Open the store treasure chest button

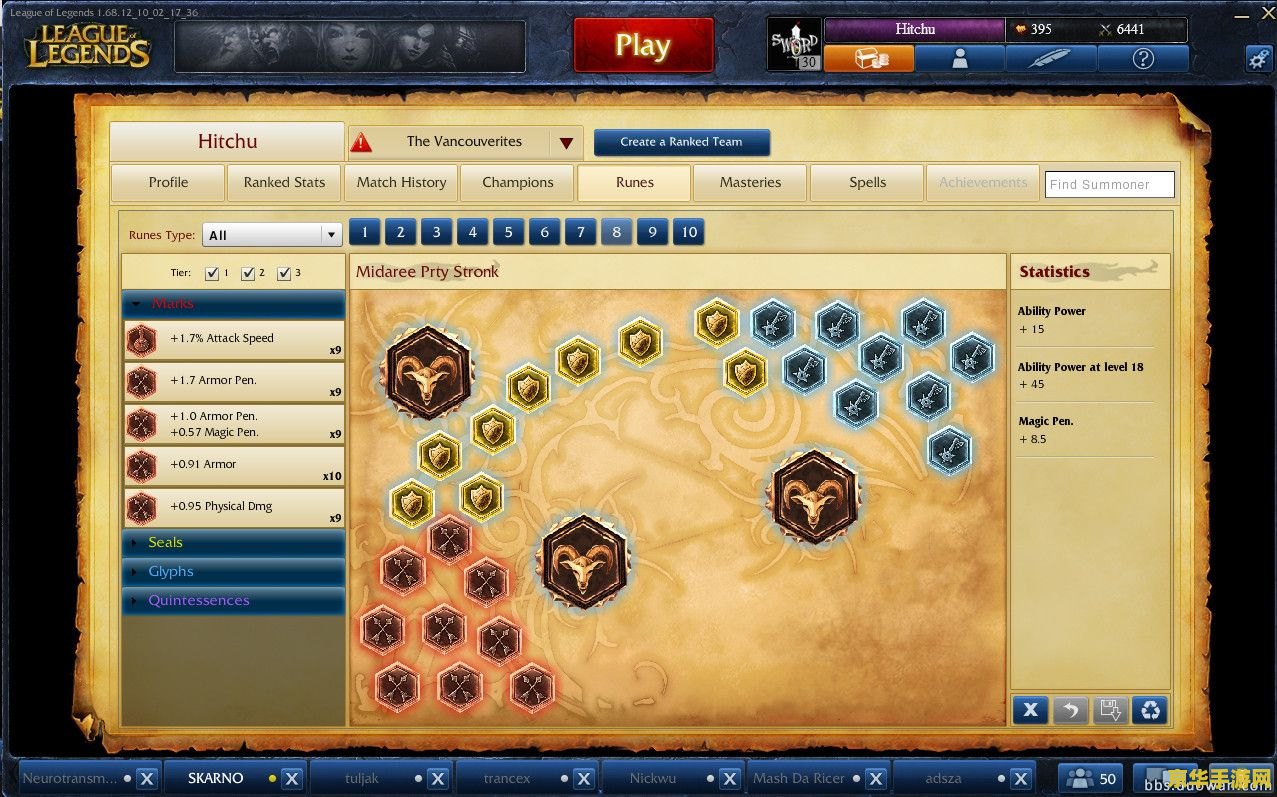pyautogui.click(x=869, y=59)
